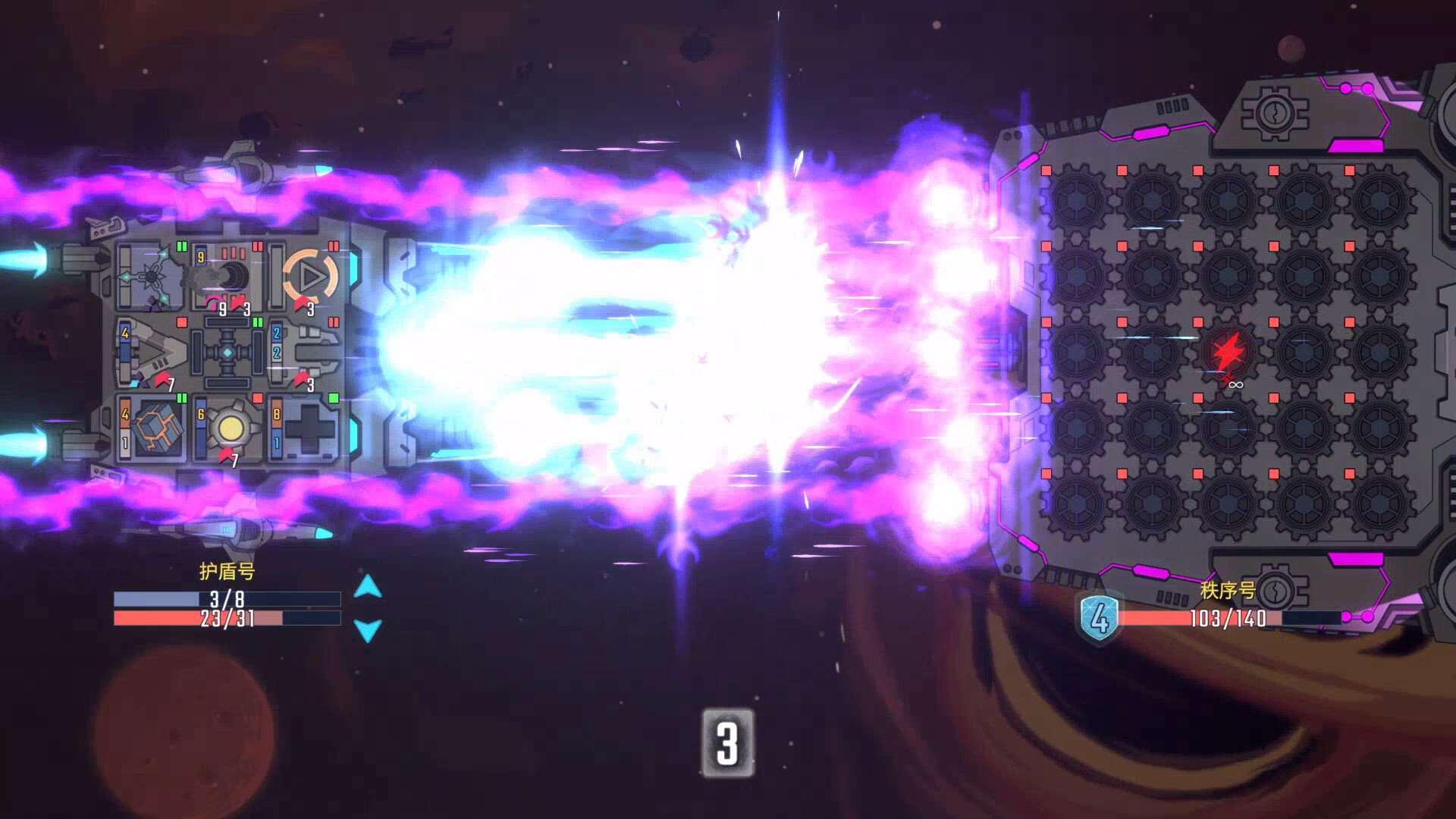This screenshot has height=819, width=1456.
Task: Click the cyan up arrow below 护盾号
Action: [368, 585]
